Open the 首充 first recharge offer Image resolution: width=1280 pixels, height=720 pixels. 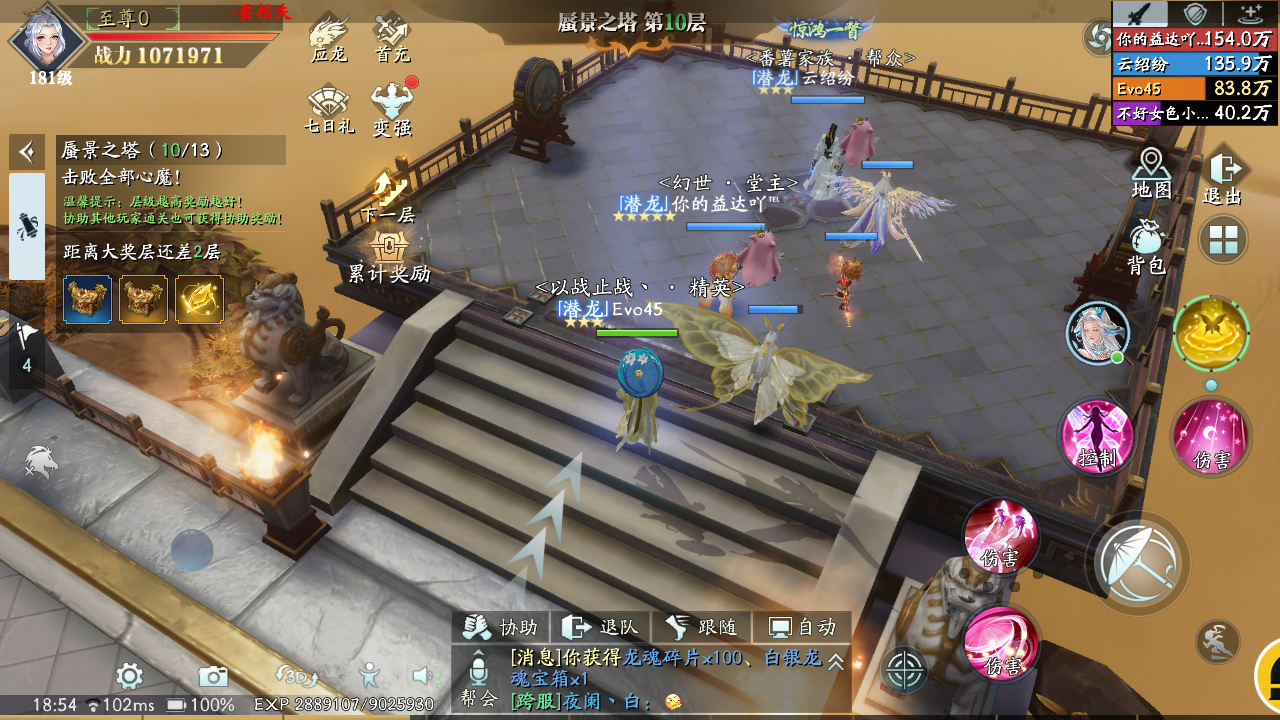point(392,39)
